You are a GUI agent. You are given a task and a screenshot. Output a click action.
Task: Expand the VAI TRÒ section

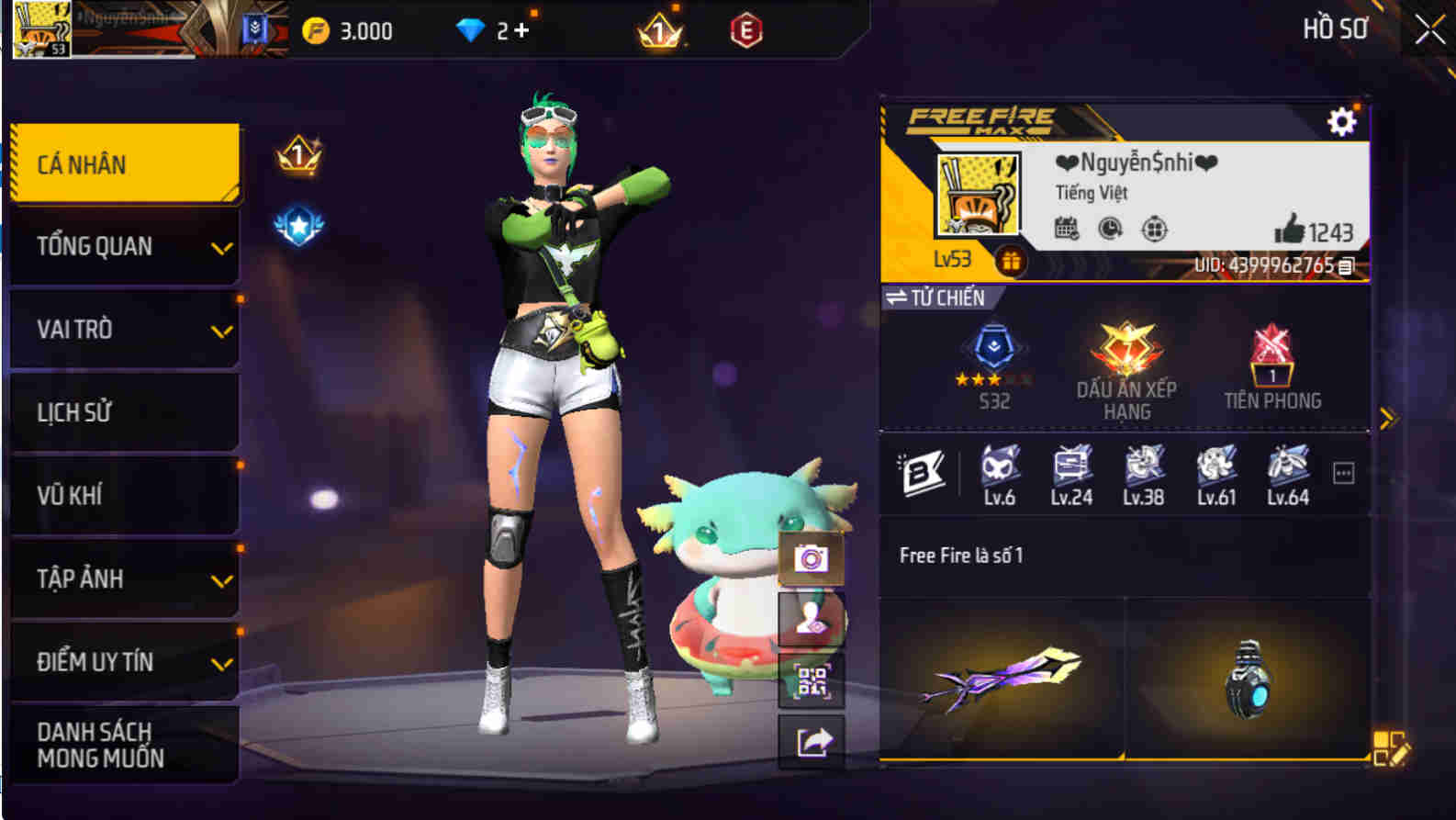point(124,329)
